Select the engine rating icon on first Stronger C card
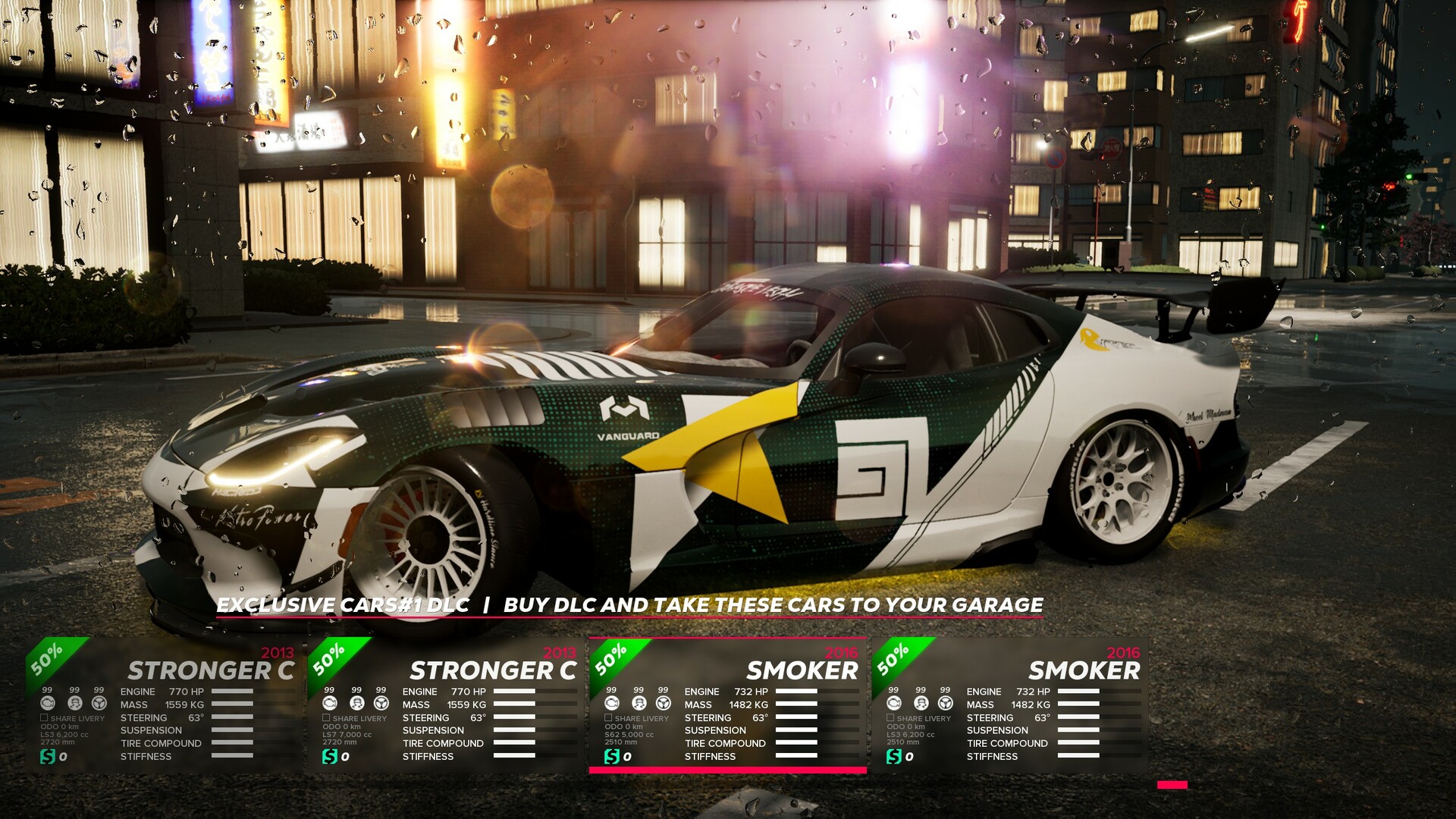Viewport: 1456px width, 819px height. click(48, 704)
